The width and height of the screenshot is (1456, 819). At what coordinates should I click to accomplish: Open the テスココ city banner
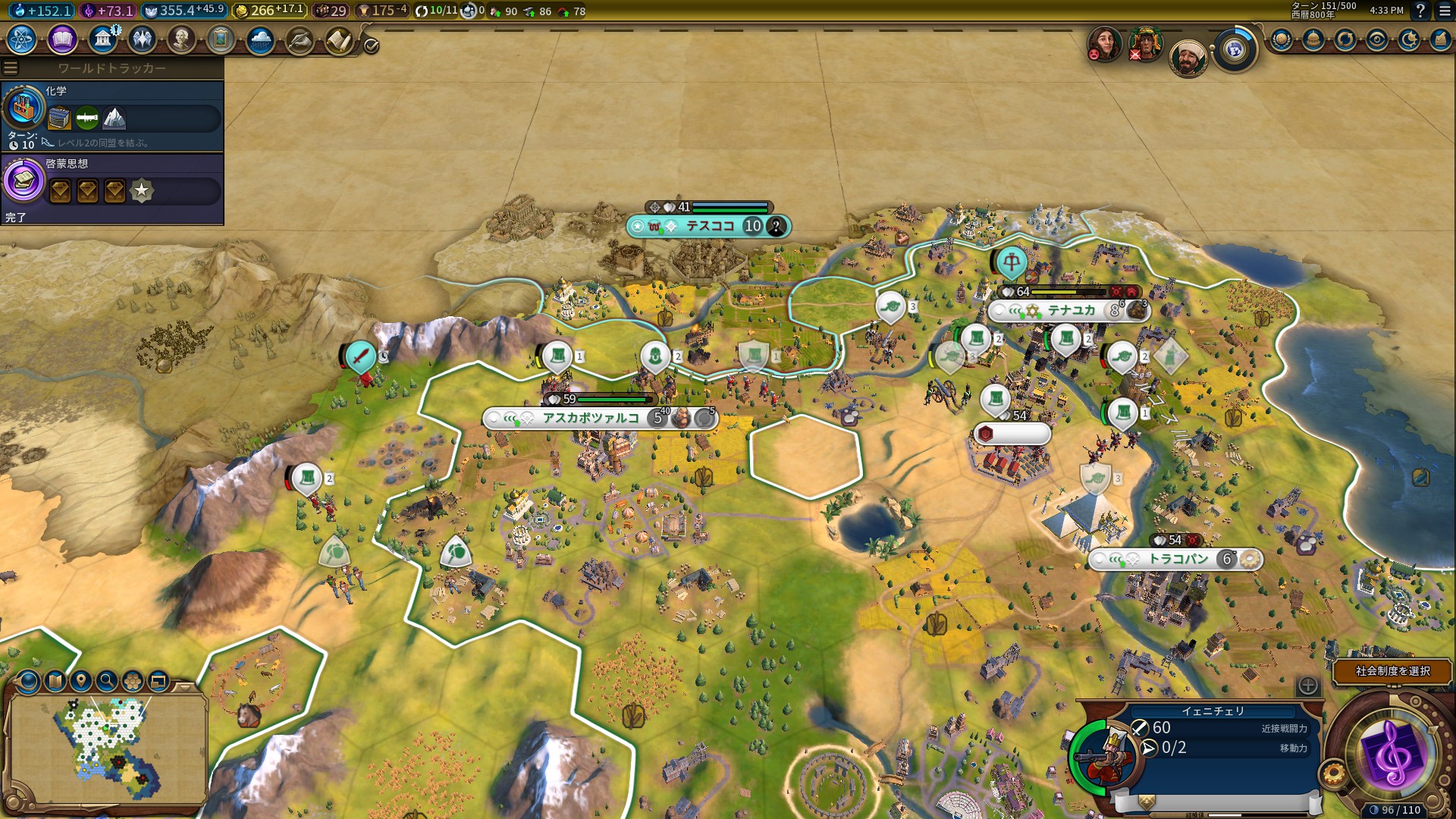[x=709, y=226]
